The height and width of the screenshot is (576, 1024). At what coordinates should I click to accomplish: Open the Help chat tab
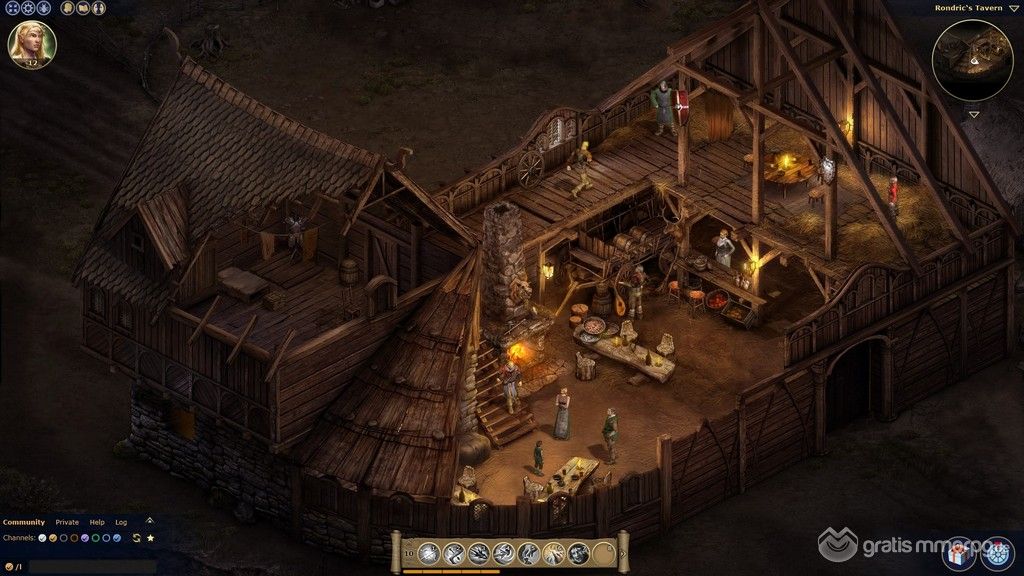tap(97, 522)
